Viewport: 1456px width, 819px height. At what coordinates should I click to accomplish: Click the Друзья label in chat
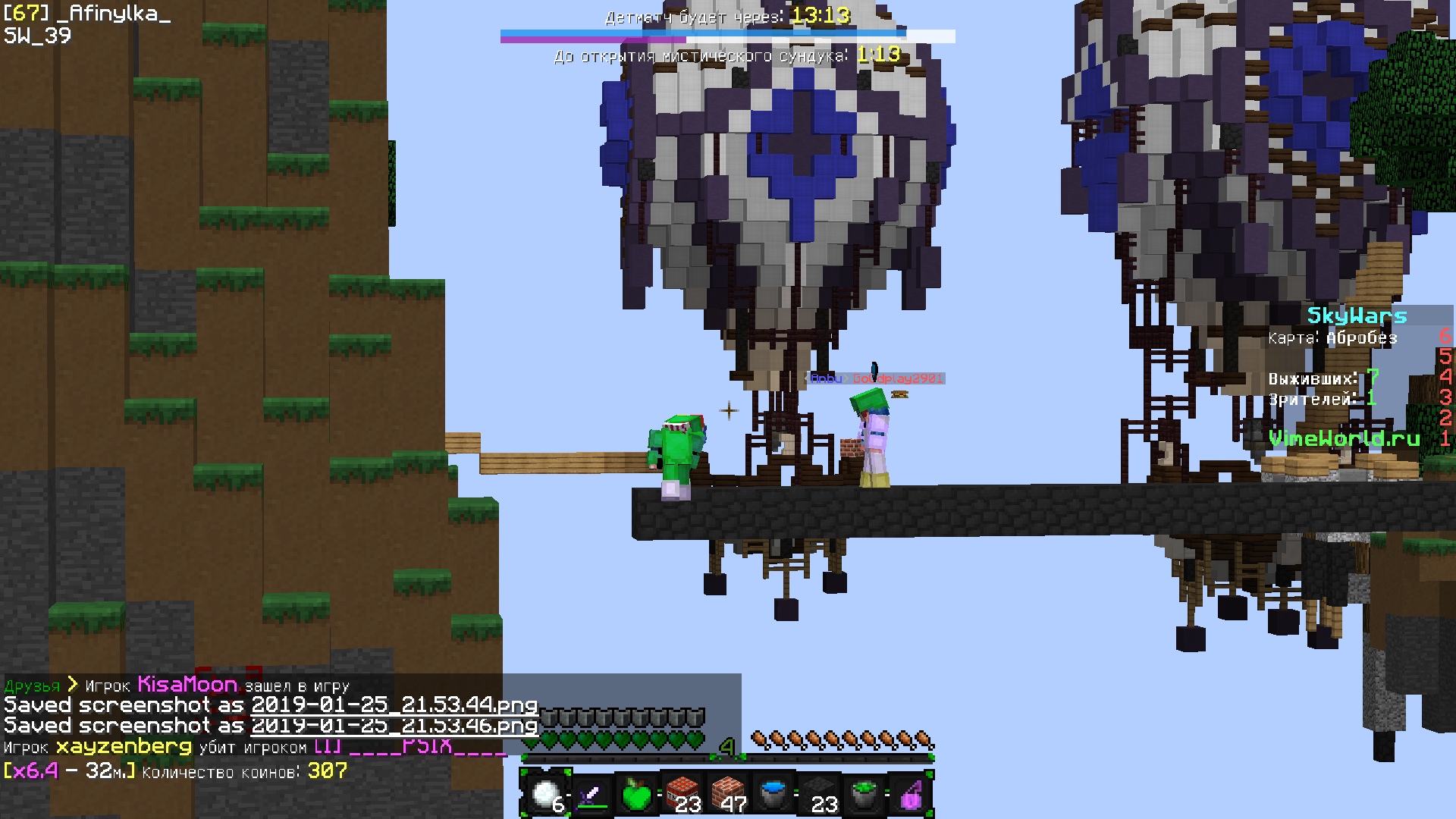coord(33,685)
